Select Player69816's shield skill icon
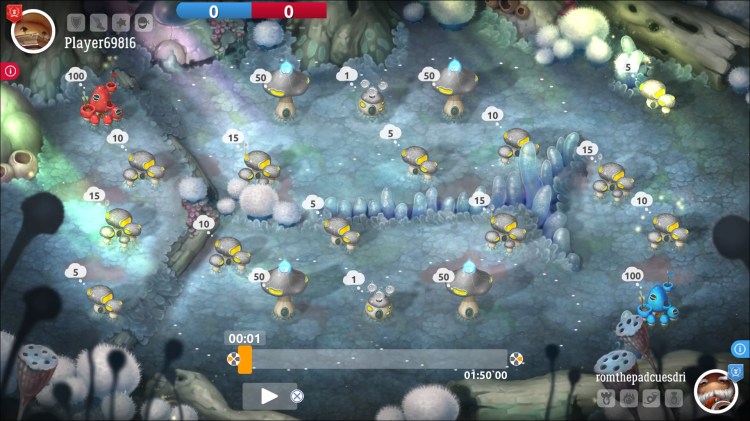750x421 pixels. click(76, 22)
